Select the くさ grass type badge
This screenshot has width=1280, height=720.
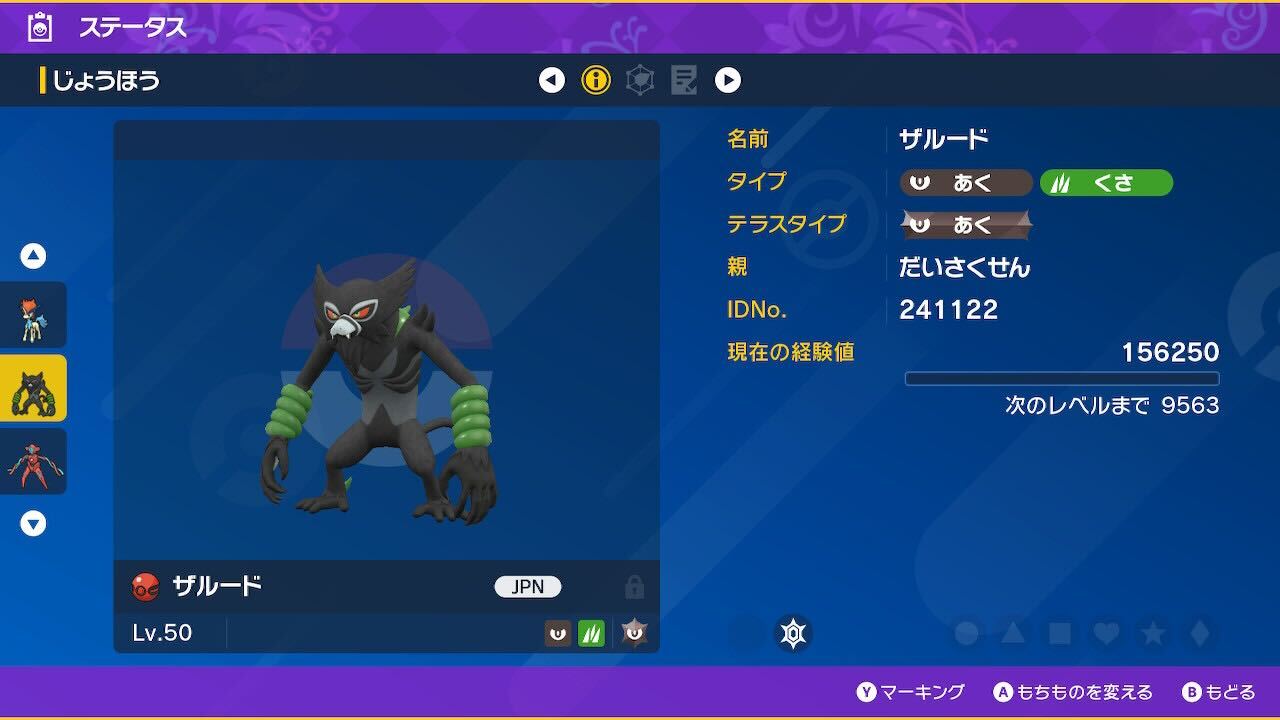1107,183
